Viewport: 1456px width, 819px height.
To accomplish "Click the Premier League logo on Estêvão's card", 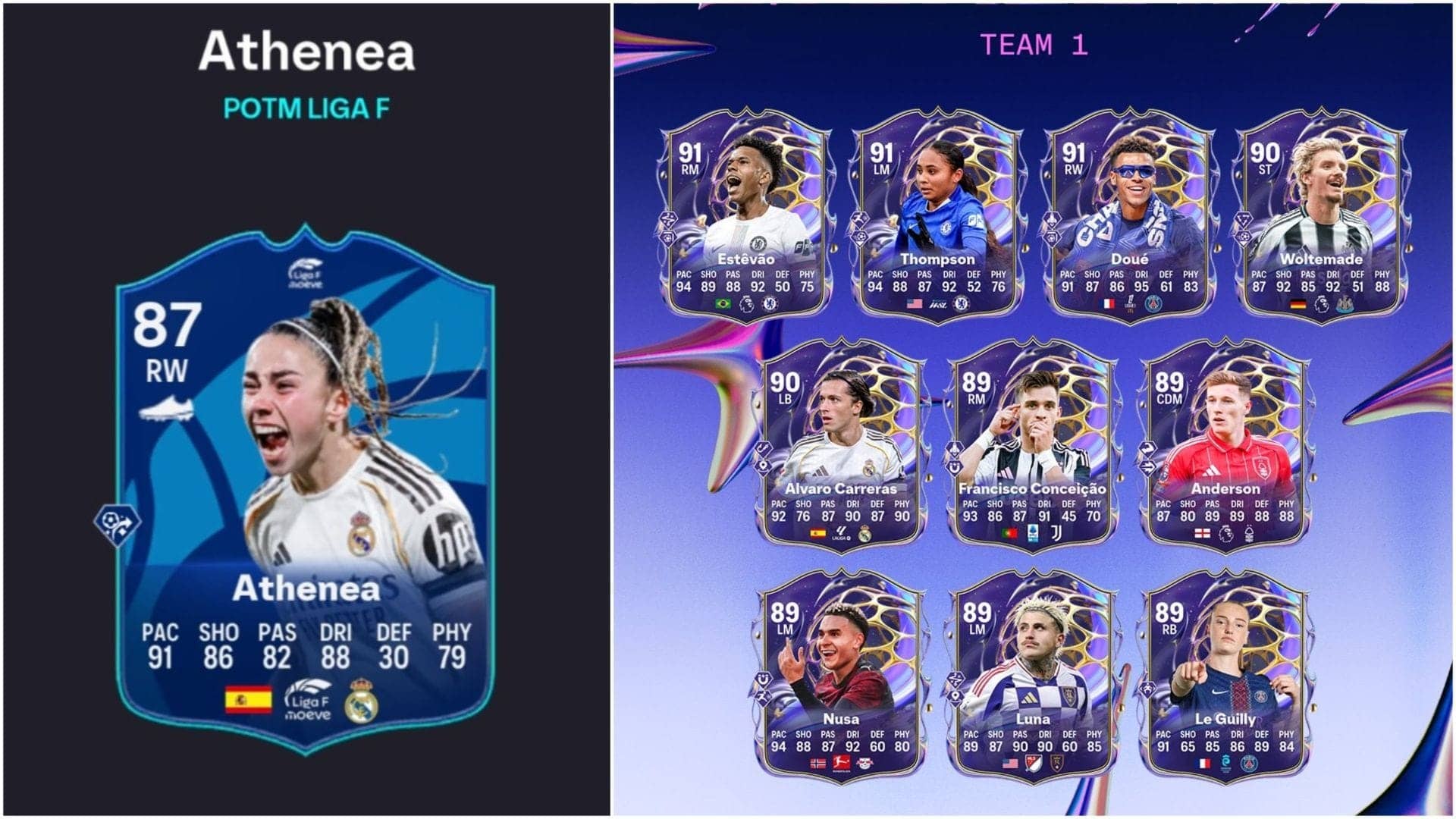I will tap(747, 303).
